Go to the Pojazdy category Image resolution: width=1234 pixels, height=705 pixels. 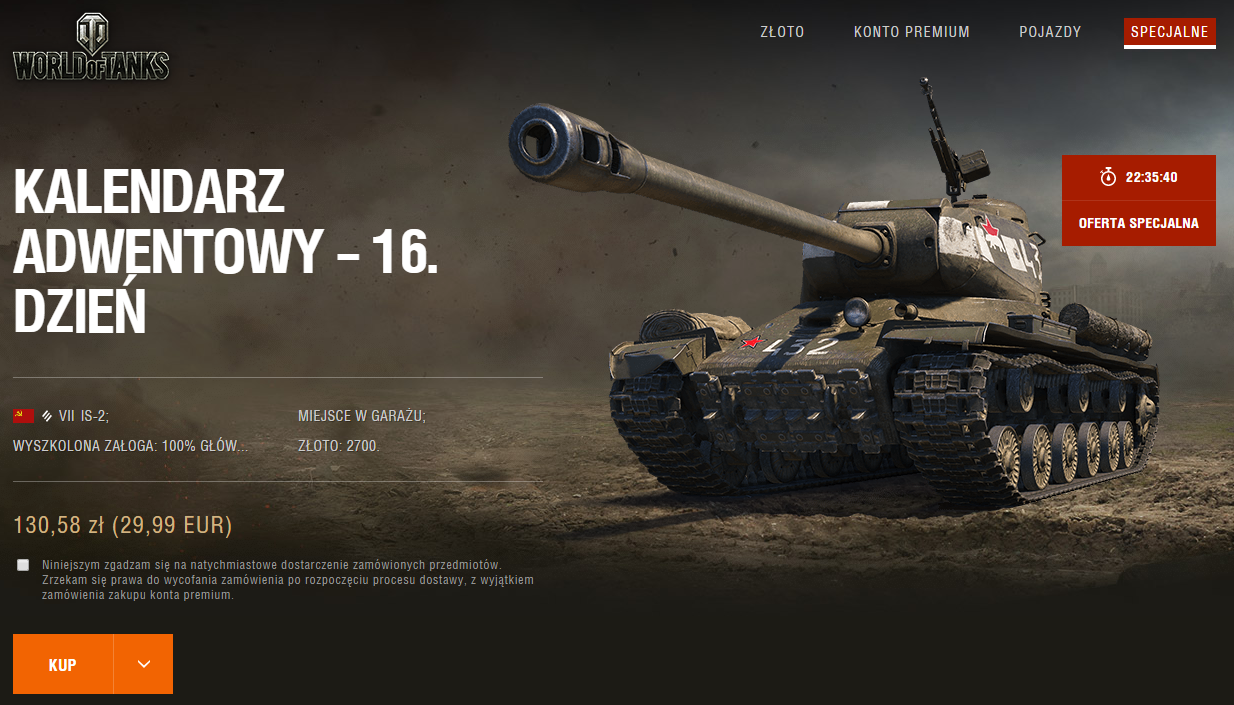click(1050, 32)
